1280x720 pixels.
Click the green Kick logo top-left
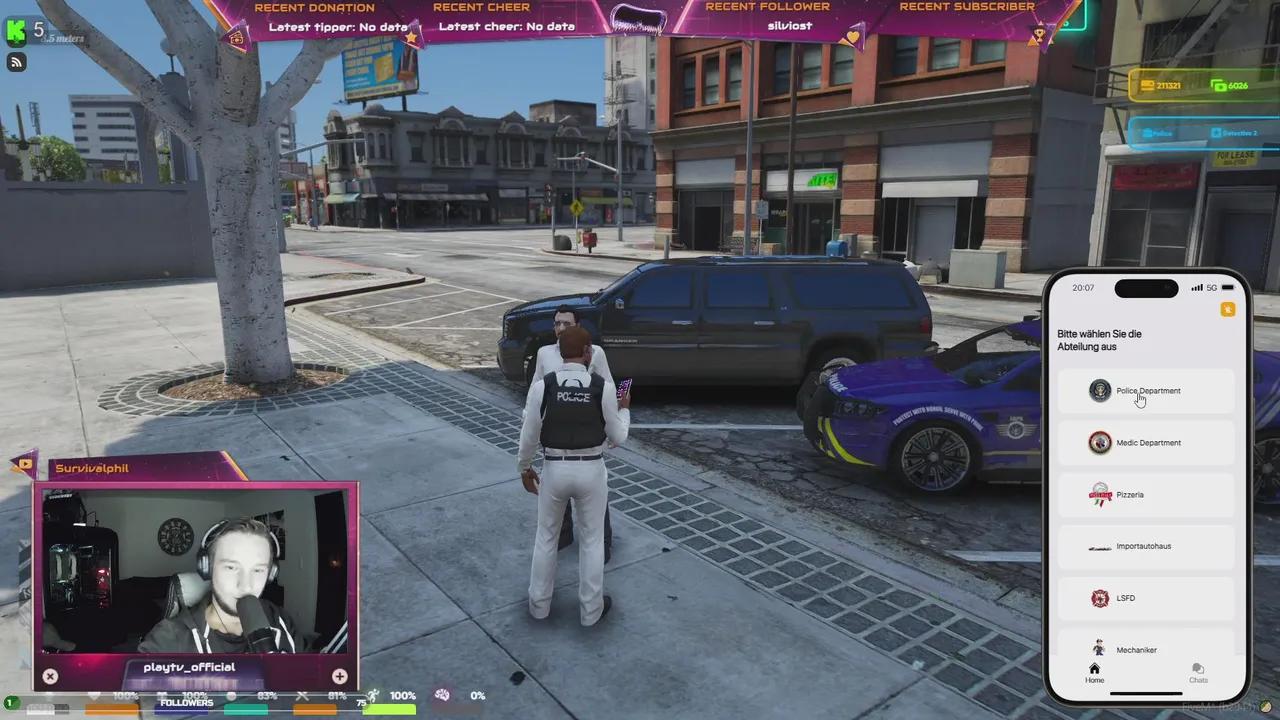pyautogui.click(x=15, y=31)
